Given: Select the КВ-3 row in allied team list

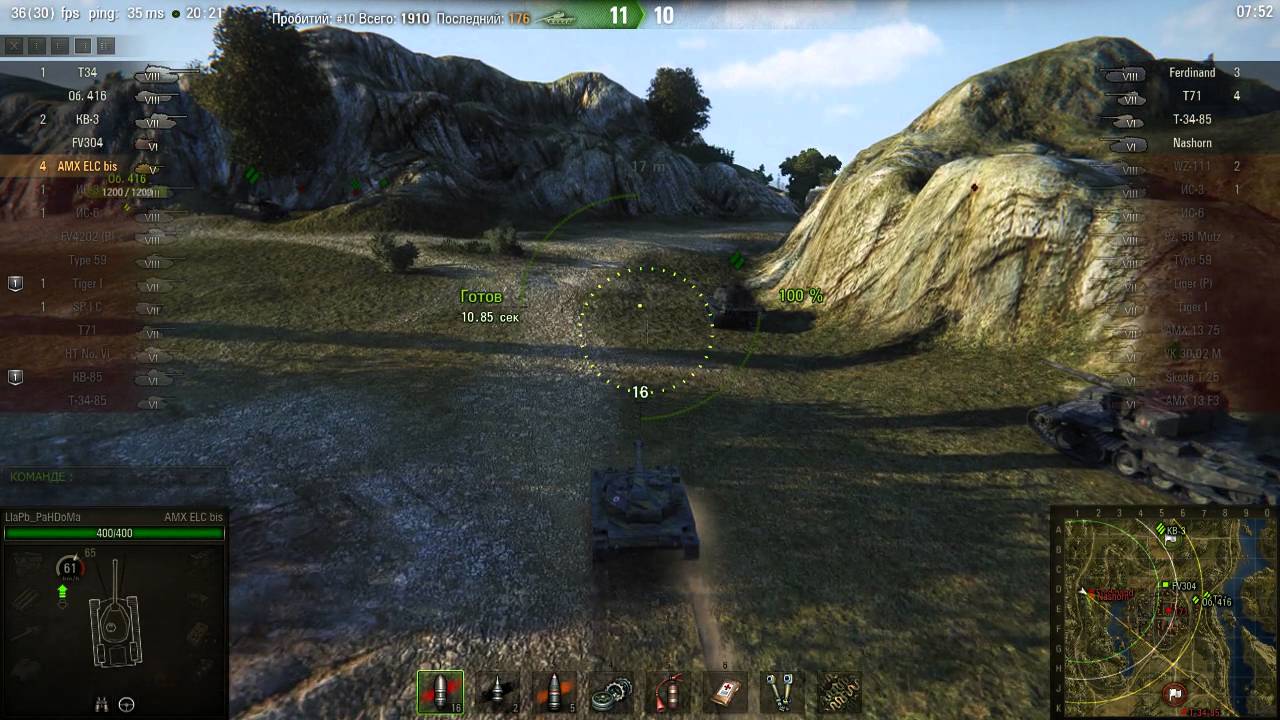Looking at the screenshot, I should [88, 120].
